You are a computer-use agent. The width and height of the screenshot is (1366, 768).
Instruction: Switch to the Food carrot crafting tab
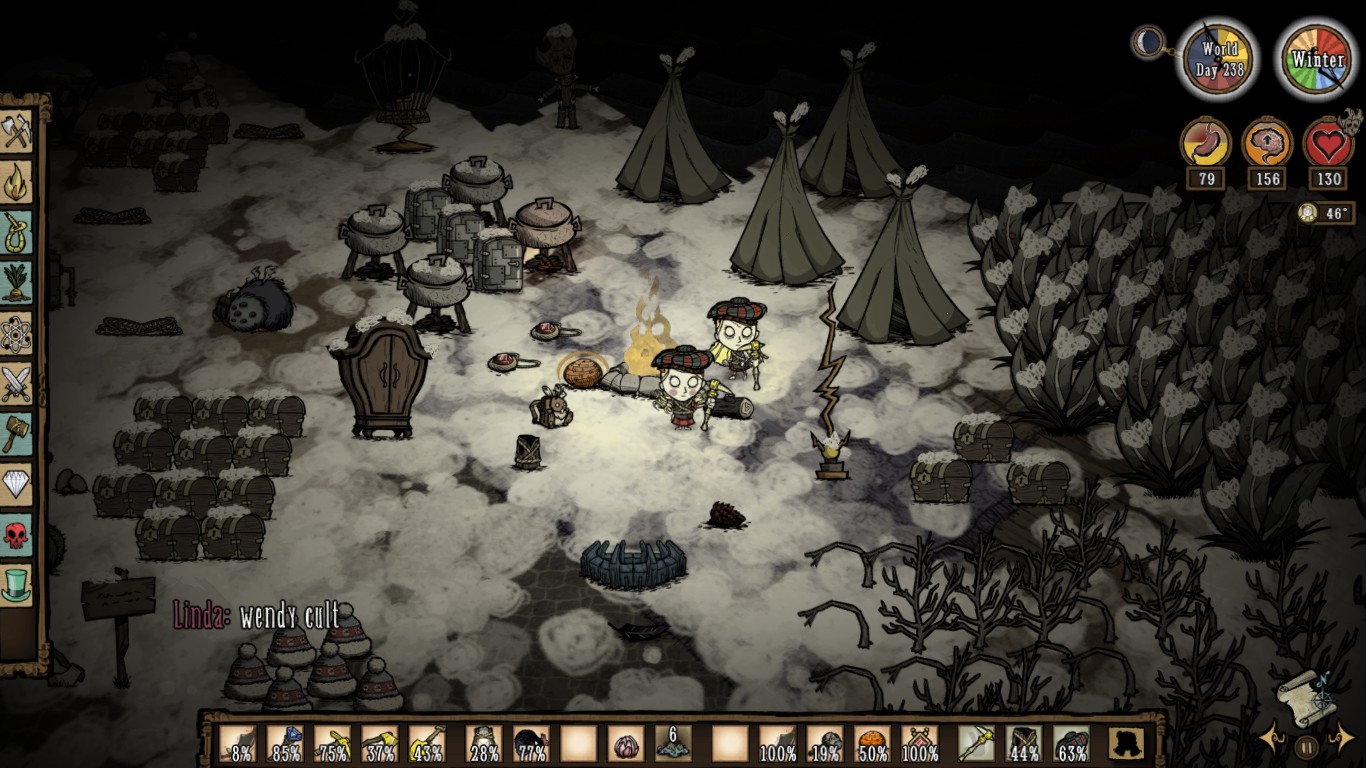[17, 283]
